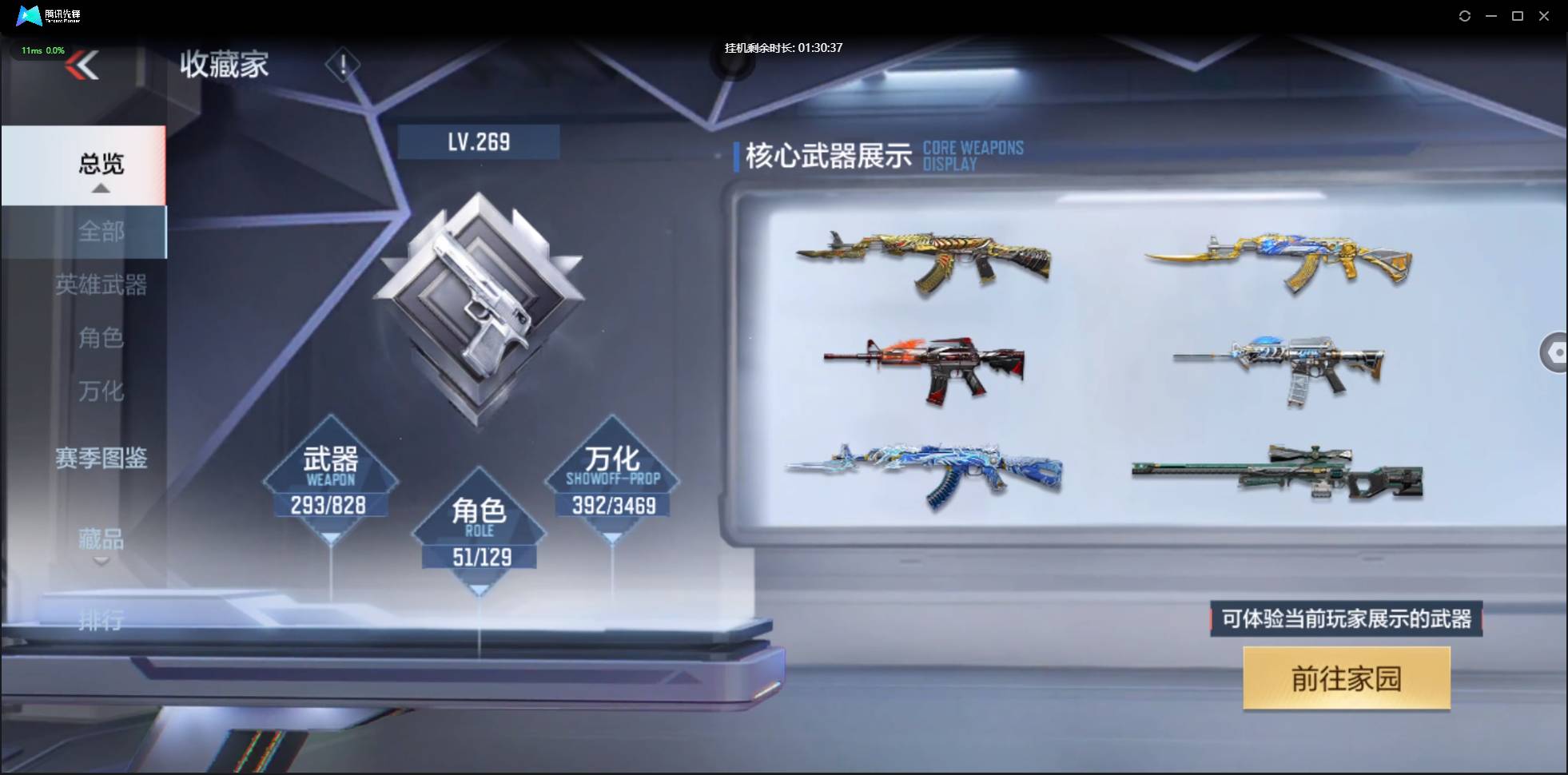
Task: Open the warning icon beside 收藏家 title
Action: pyautogui.click(x=344, y=65)
